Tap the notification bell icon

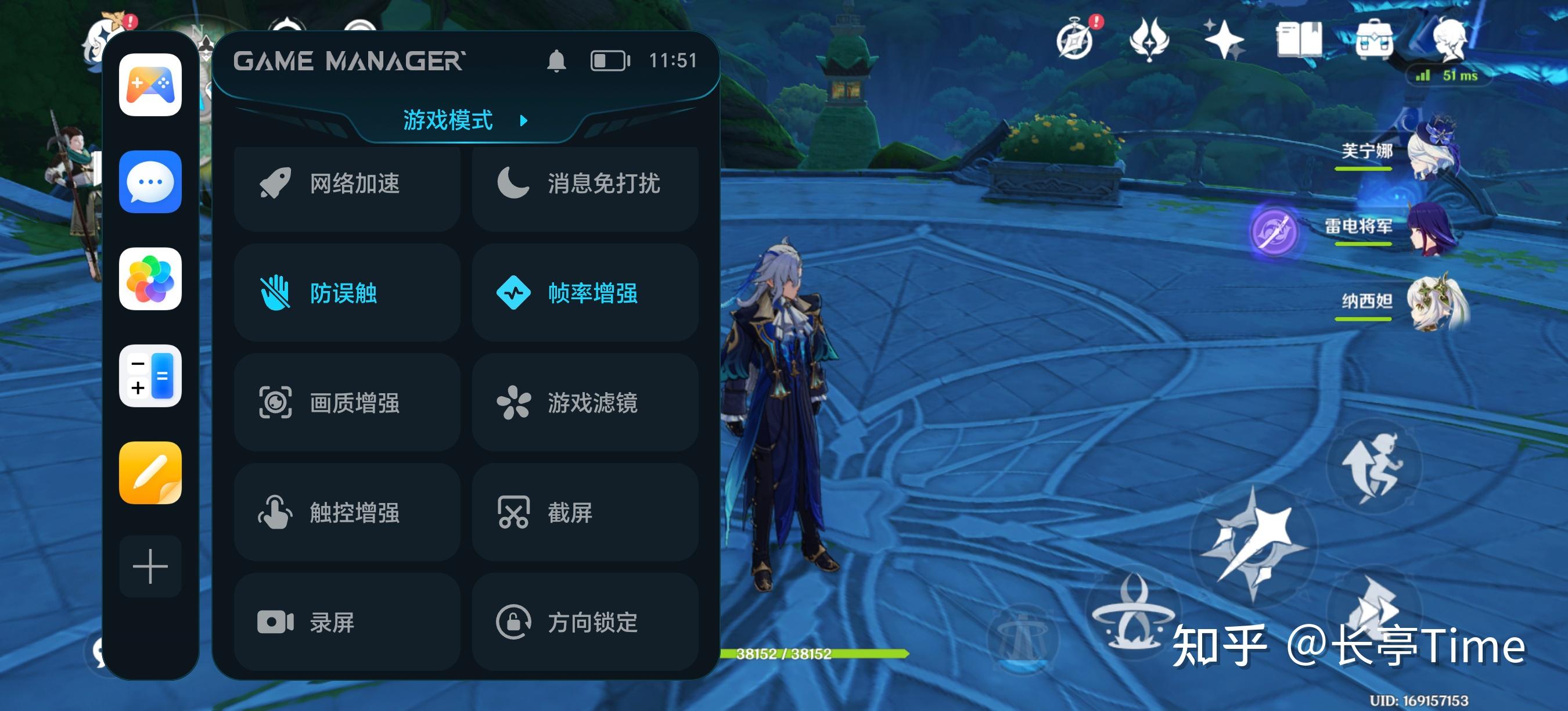click(556, 61)
